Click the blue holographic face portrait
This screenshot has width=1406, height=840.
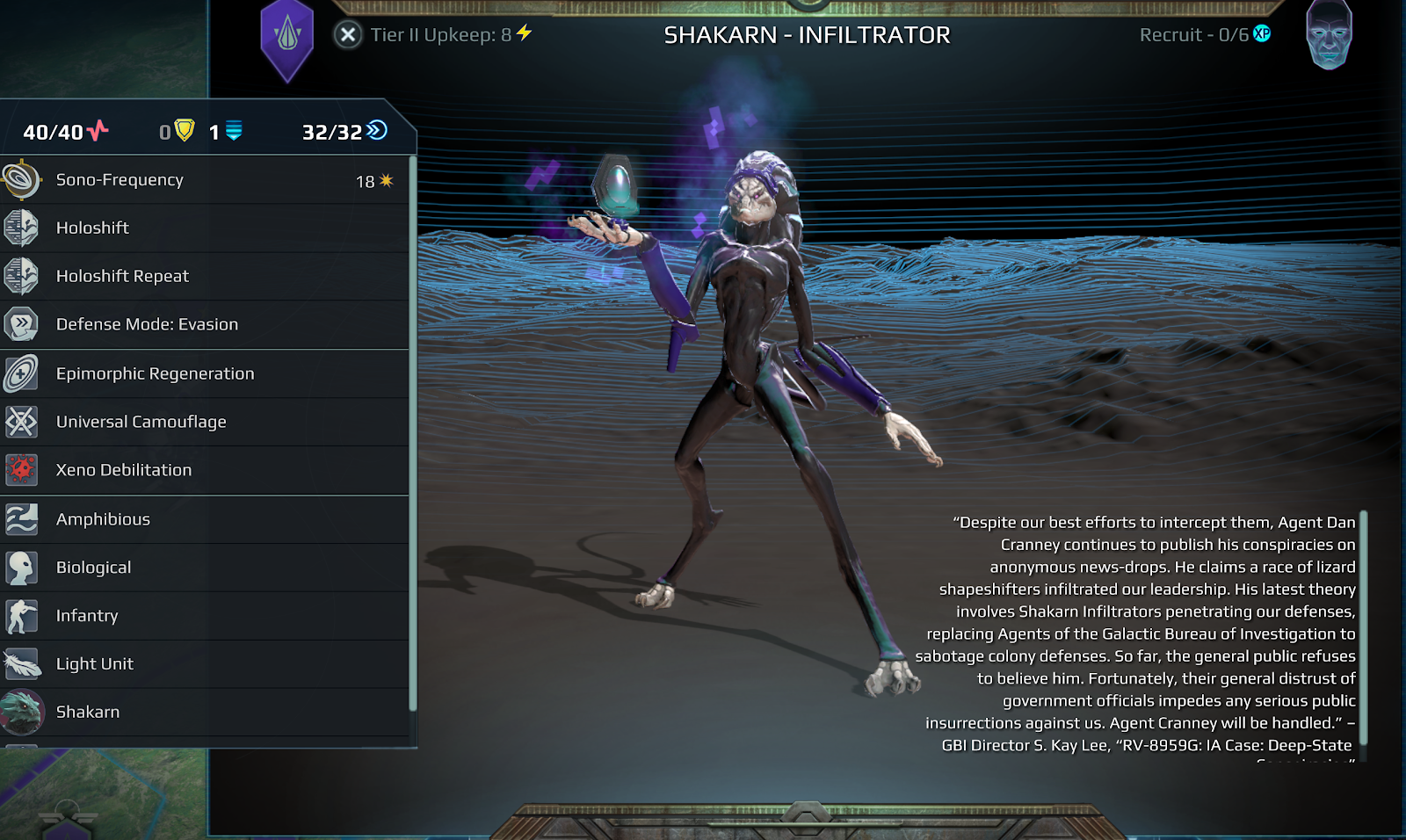(1329, 35)
